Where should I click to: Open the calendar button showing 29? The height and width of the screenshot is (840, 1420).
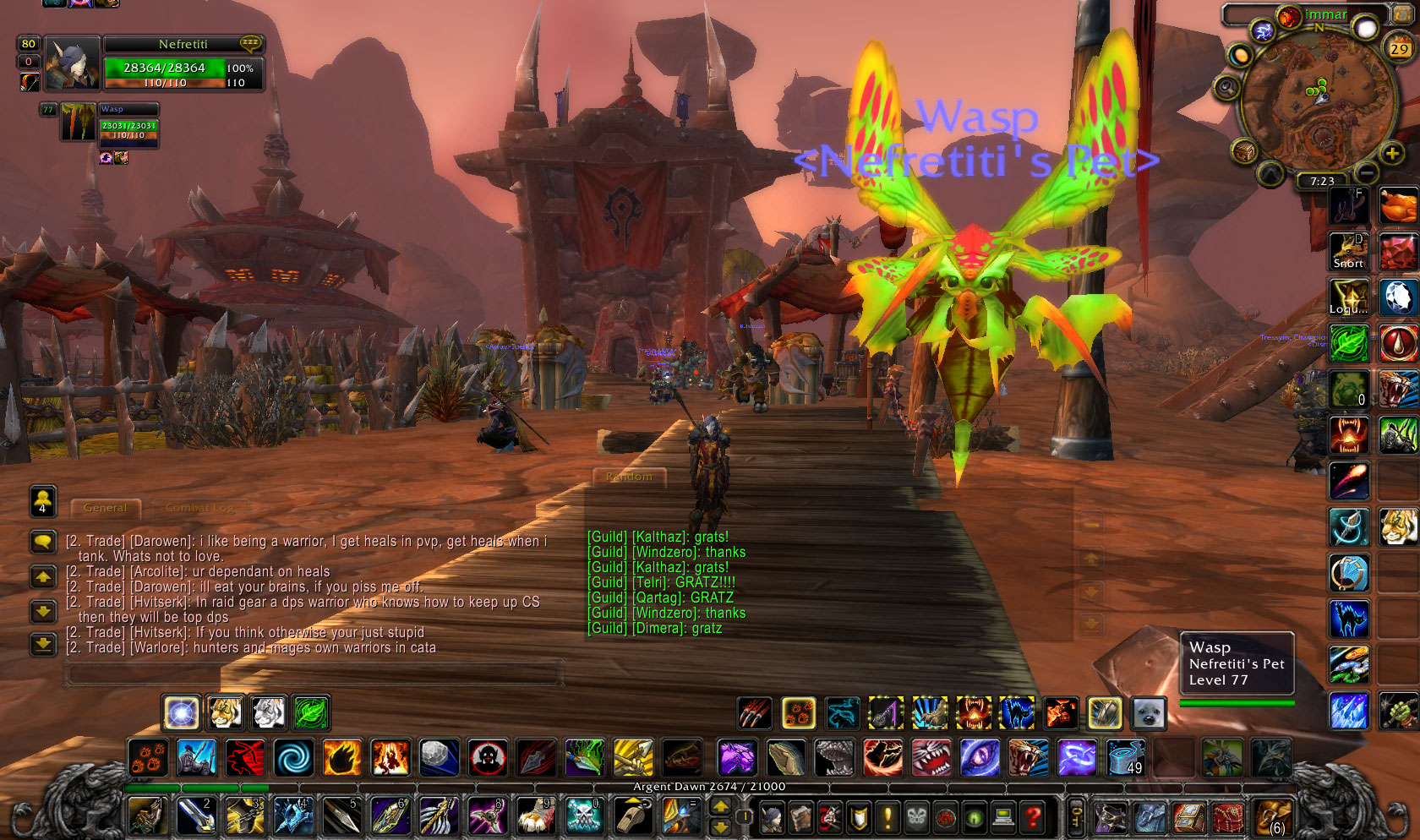pyautogui.click(x=1399, y=48)
